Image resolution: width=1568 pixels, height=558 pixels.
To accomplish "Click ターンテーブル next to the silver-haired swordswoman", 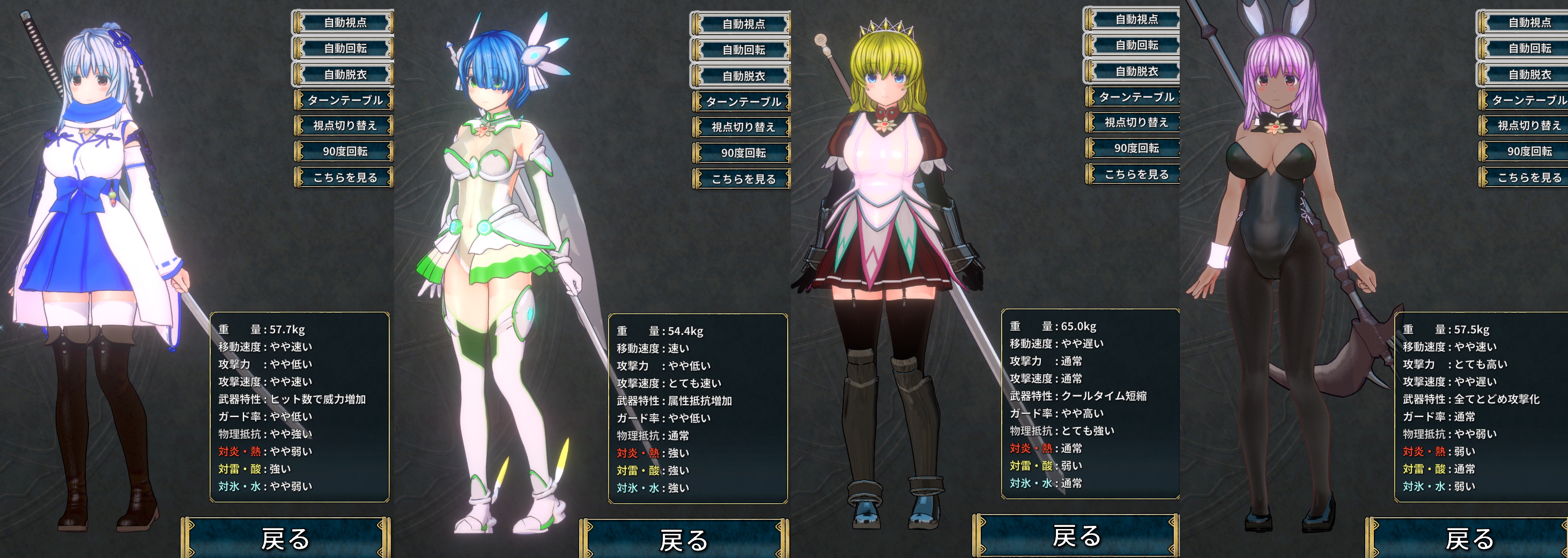I will pyautogui.click(x=344, y=100).
